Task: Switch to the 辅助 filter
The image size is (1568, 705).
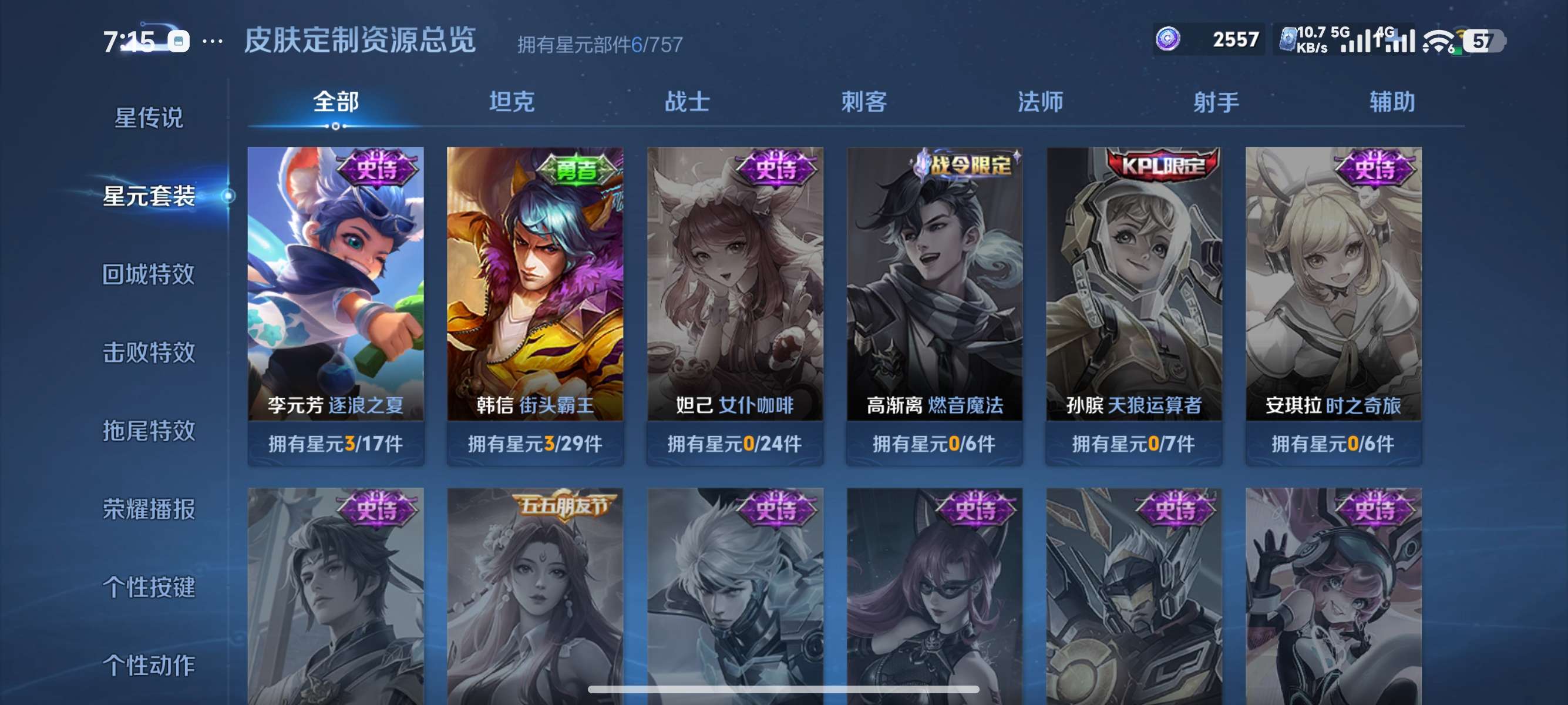Action: pos(1392,102)
